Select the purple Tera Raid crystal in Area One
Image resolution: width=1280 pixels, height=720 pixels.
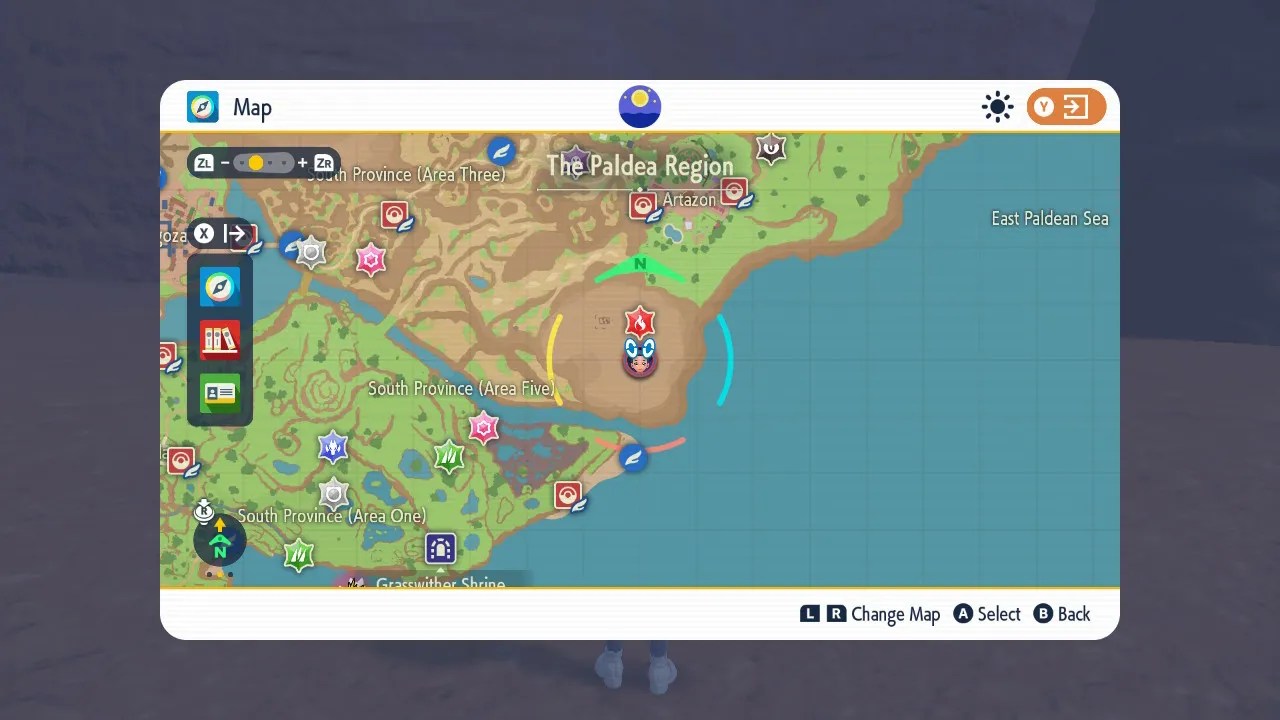333,447
